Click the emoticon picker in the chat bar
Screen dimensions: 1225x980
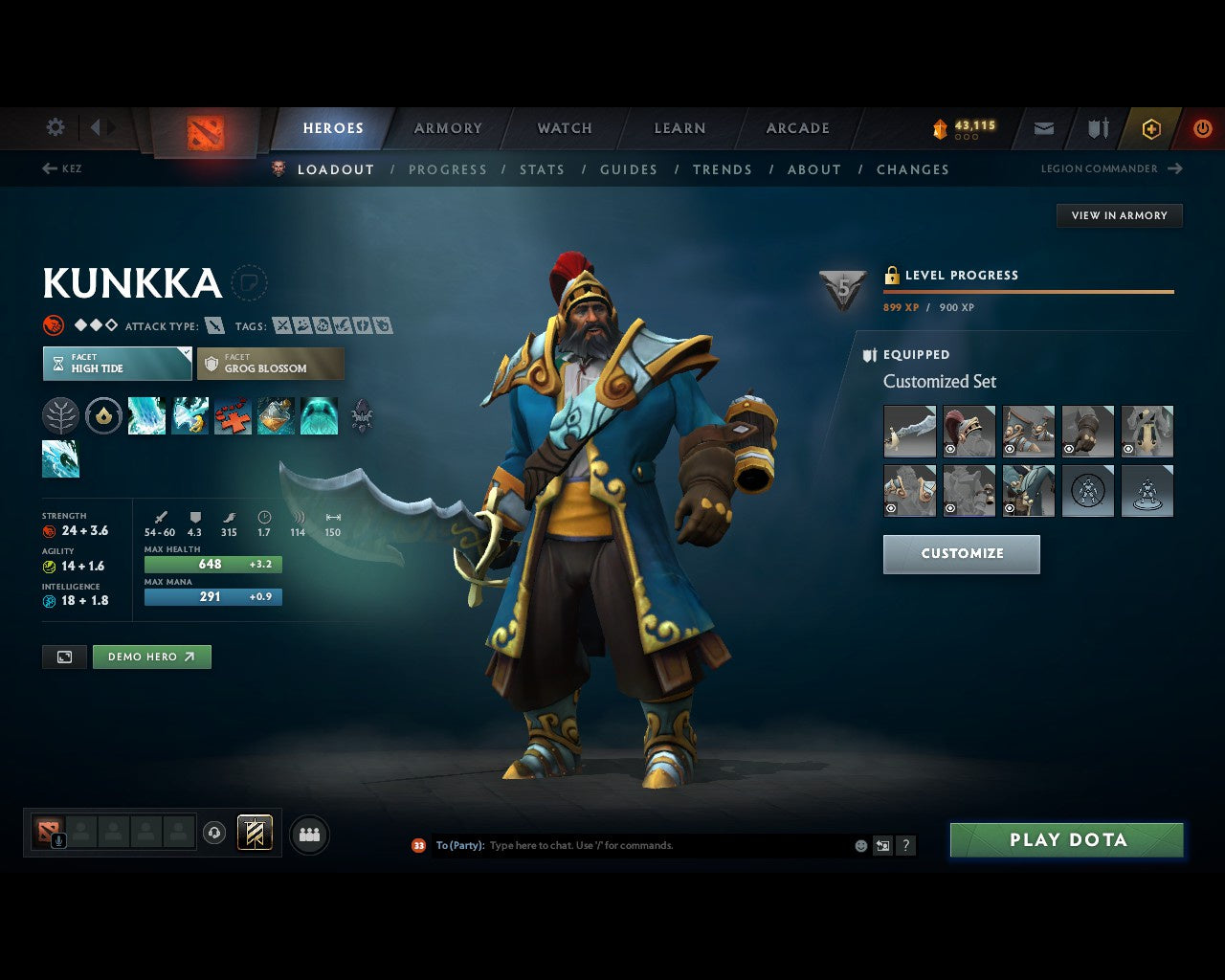(x=858, y=845)
